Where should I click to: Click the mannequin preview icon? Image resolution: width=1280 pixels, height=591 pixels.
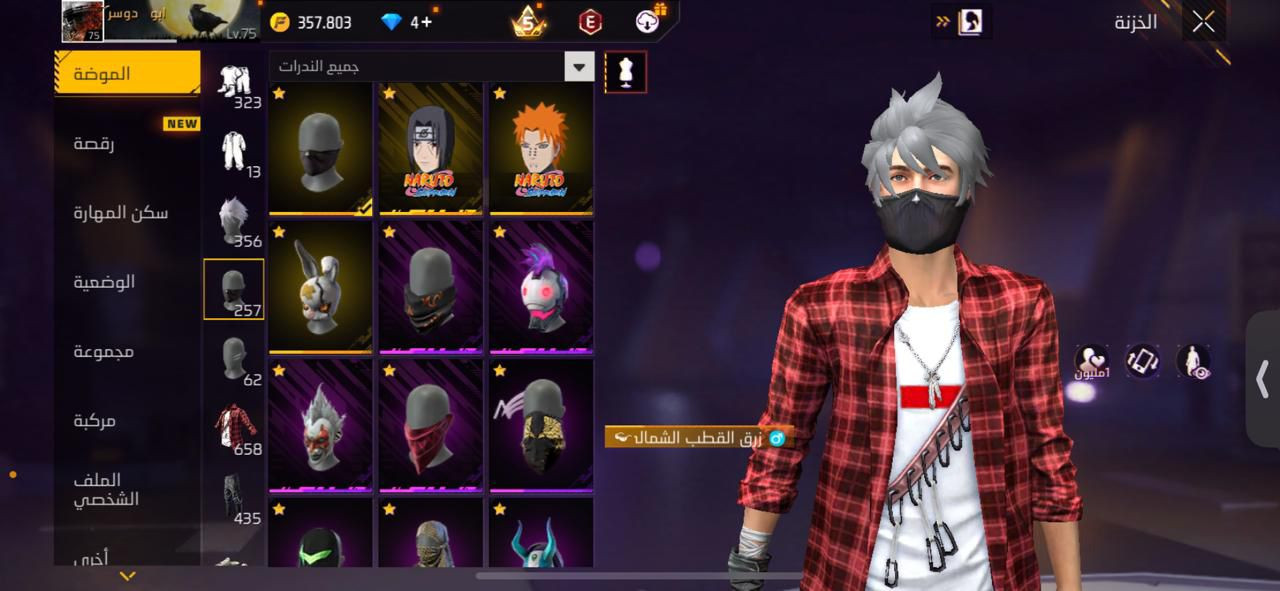click(x=626, y=72)
